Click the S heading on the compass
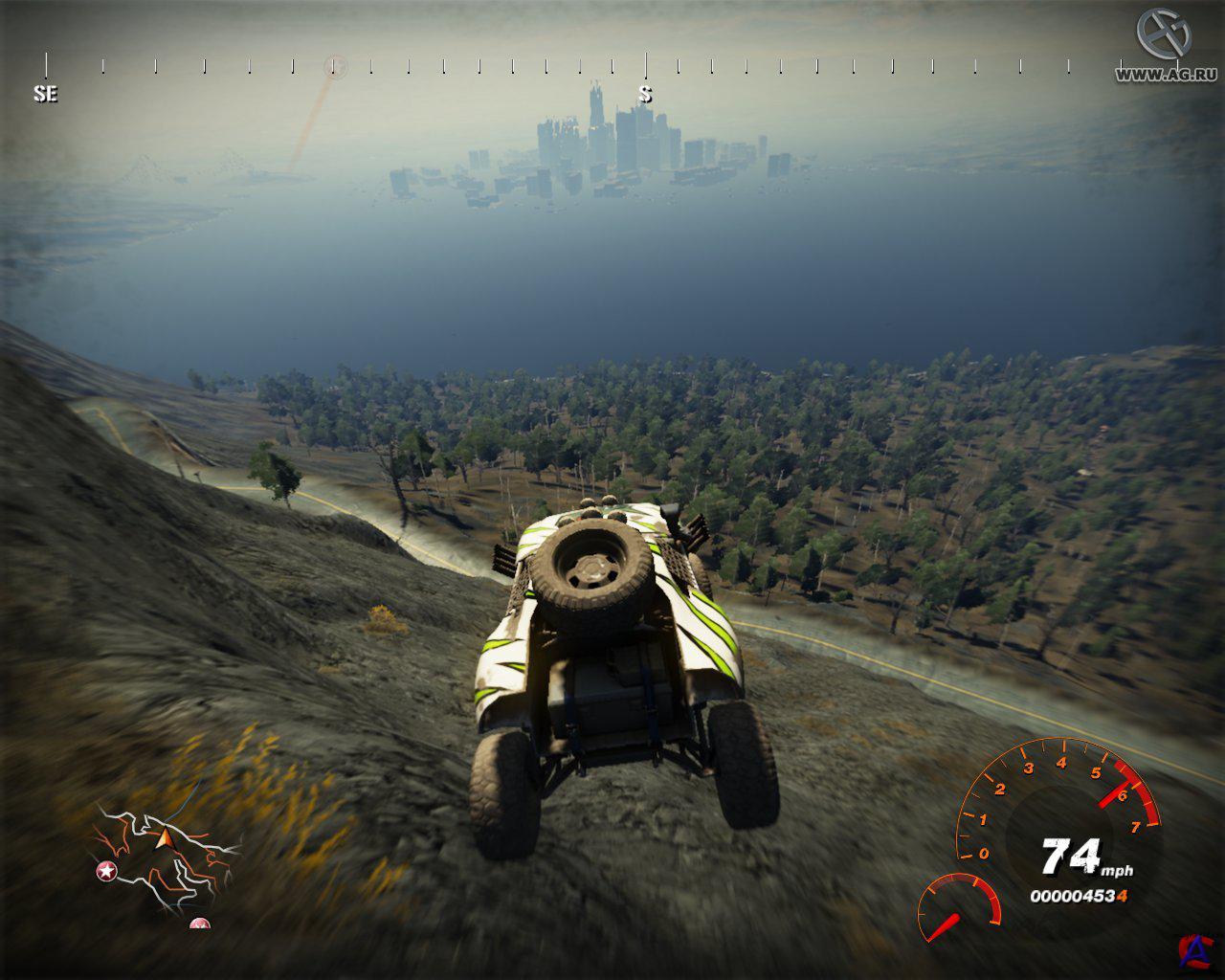The width and height of the screenshot is (1225, 980). (x=646, y=94)
